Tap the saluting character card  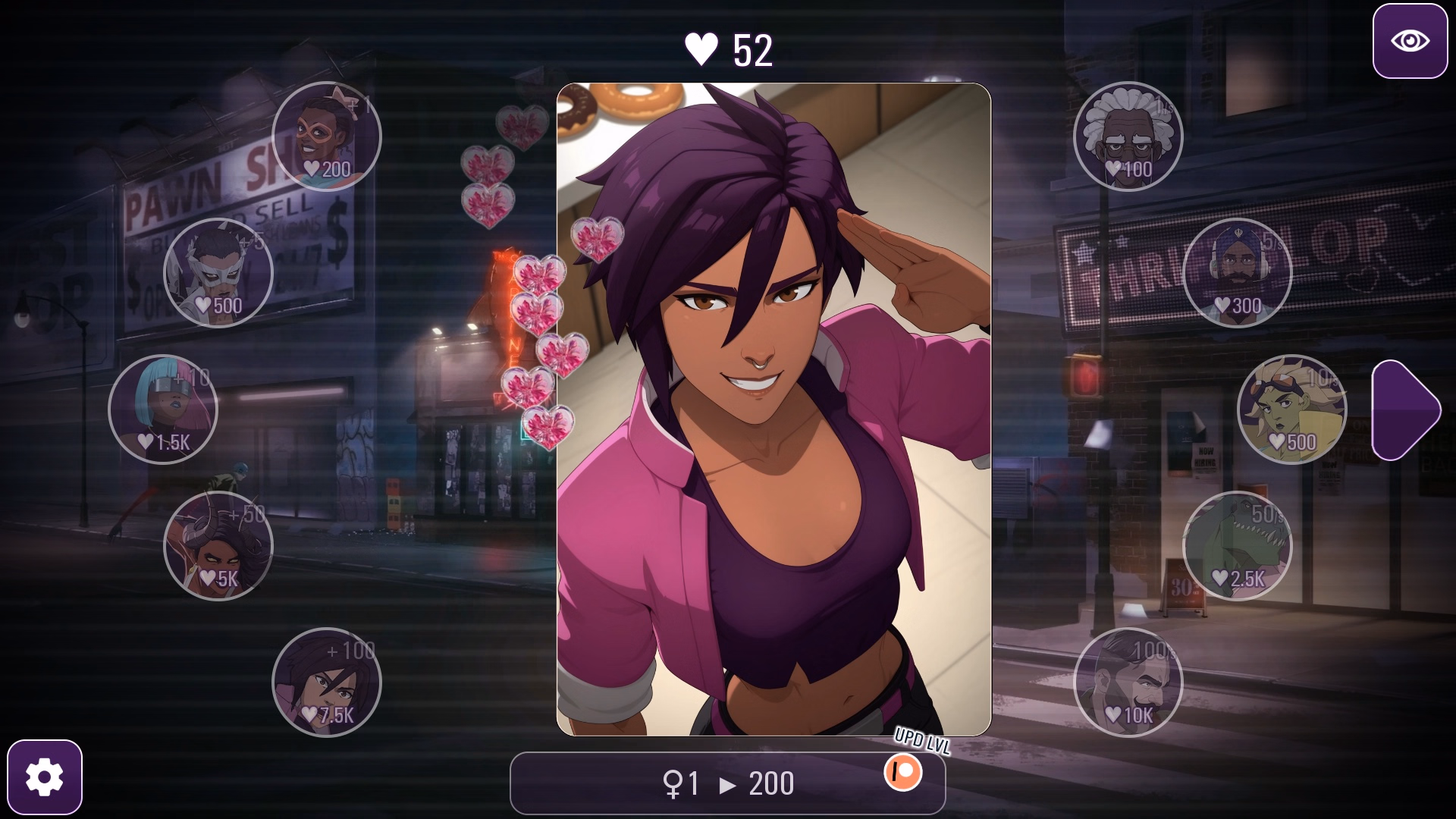click(773, 409)
